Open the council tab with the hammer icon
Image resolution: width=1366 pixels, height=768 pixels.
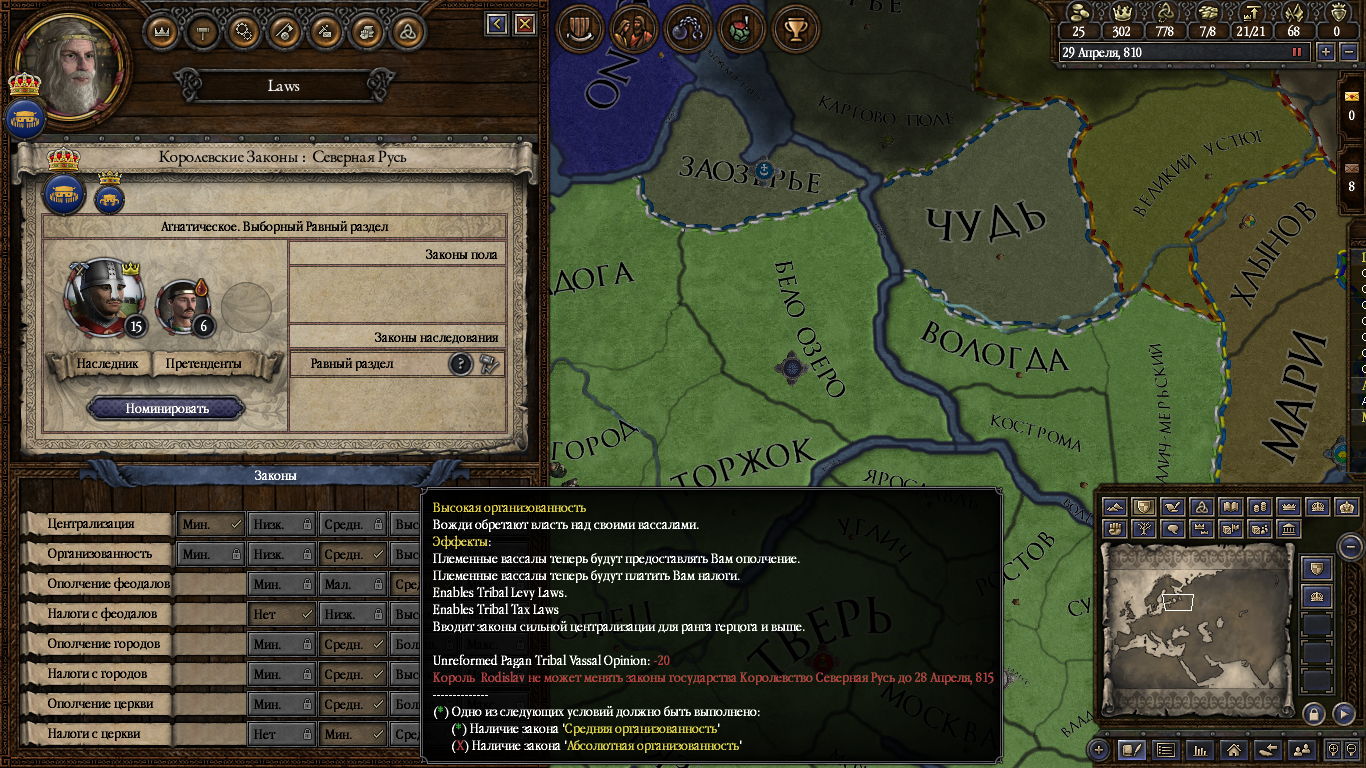203,30
